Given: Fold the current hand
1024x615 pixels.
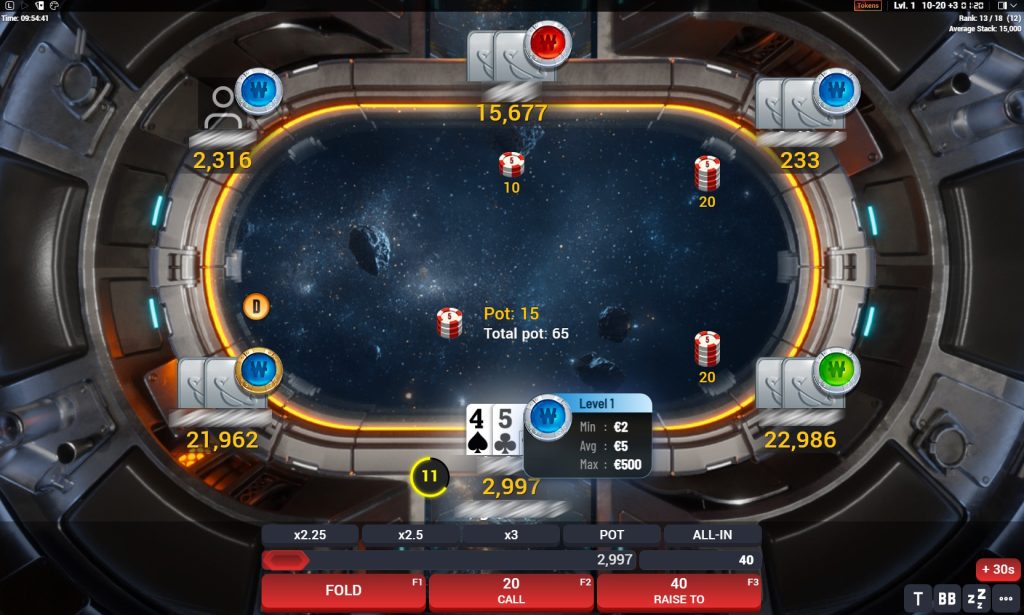Looking at the screenshot, I should point(343,591).
